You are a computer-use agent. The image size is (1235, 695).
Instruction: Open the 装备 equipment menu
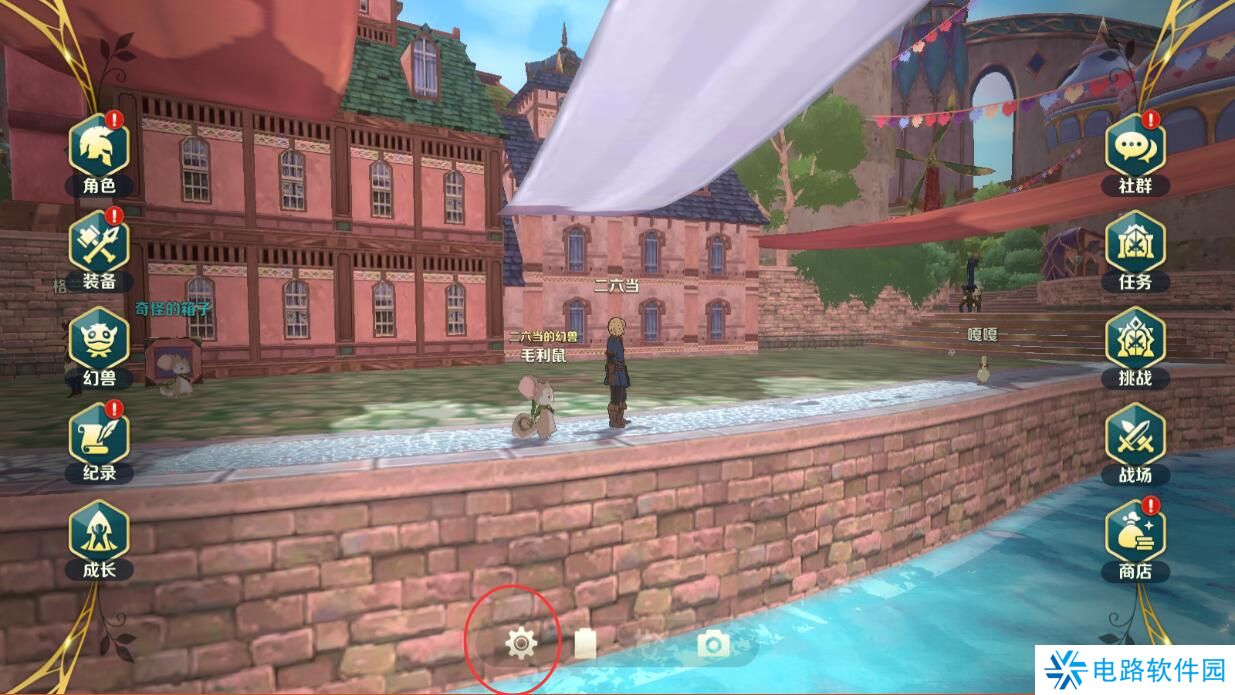pyautogui.click(x=99, y=243)
